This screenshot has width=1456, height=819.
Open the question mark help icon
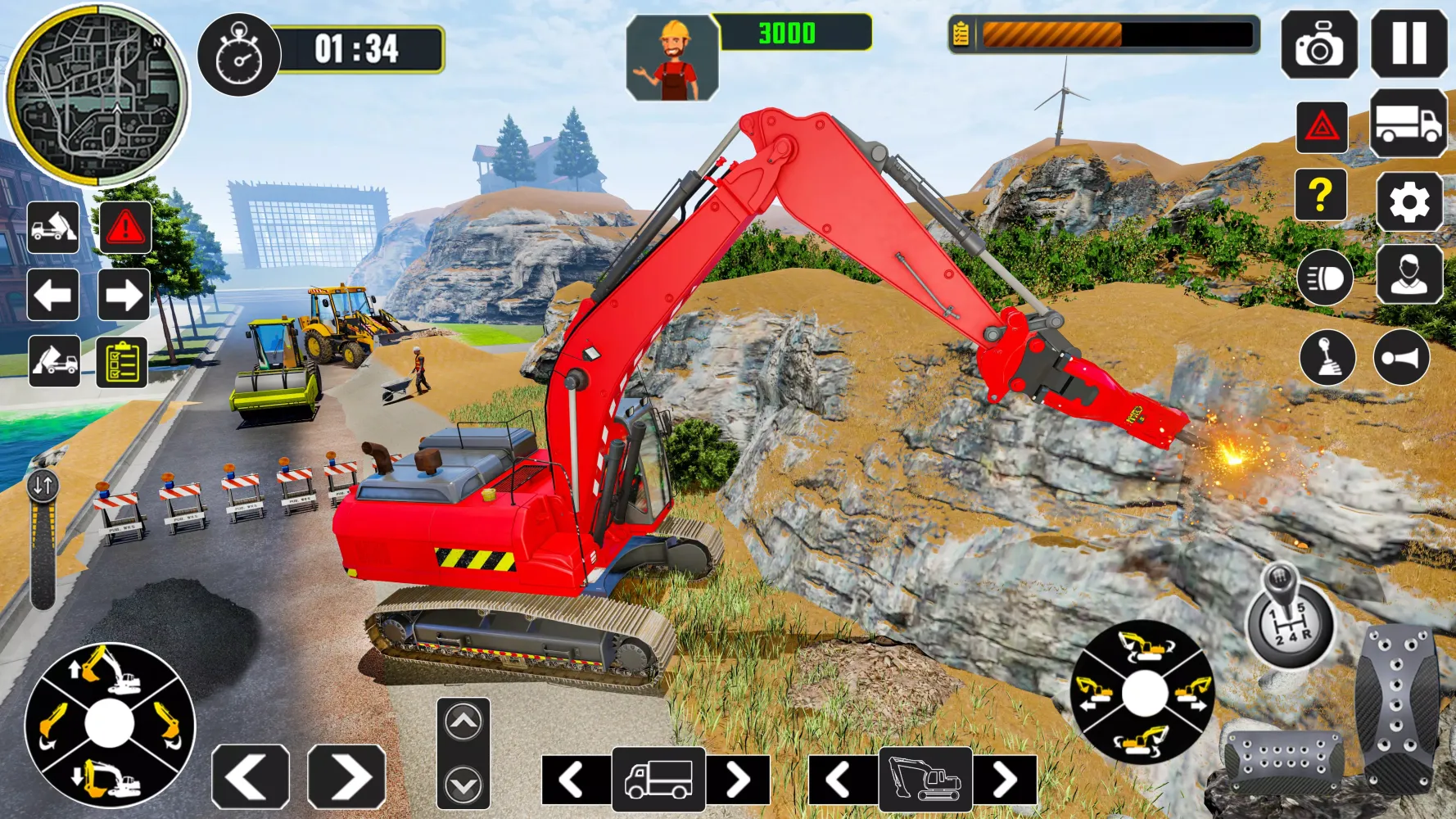[x=1320, y=197]
